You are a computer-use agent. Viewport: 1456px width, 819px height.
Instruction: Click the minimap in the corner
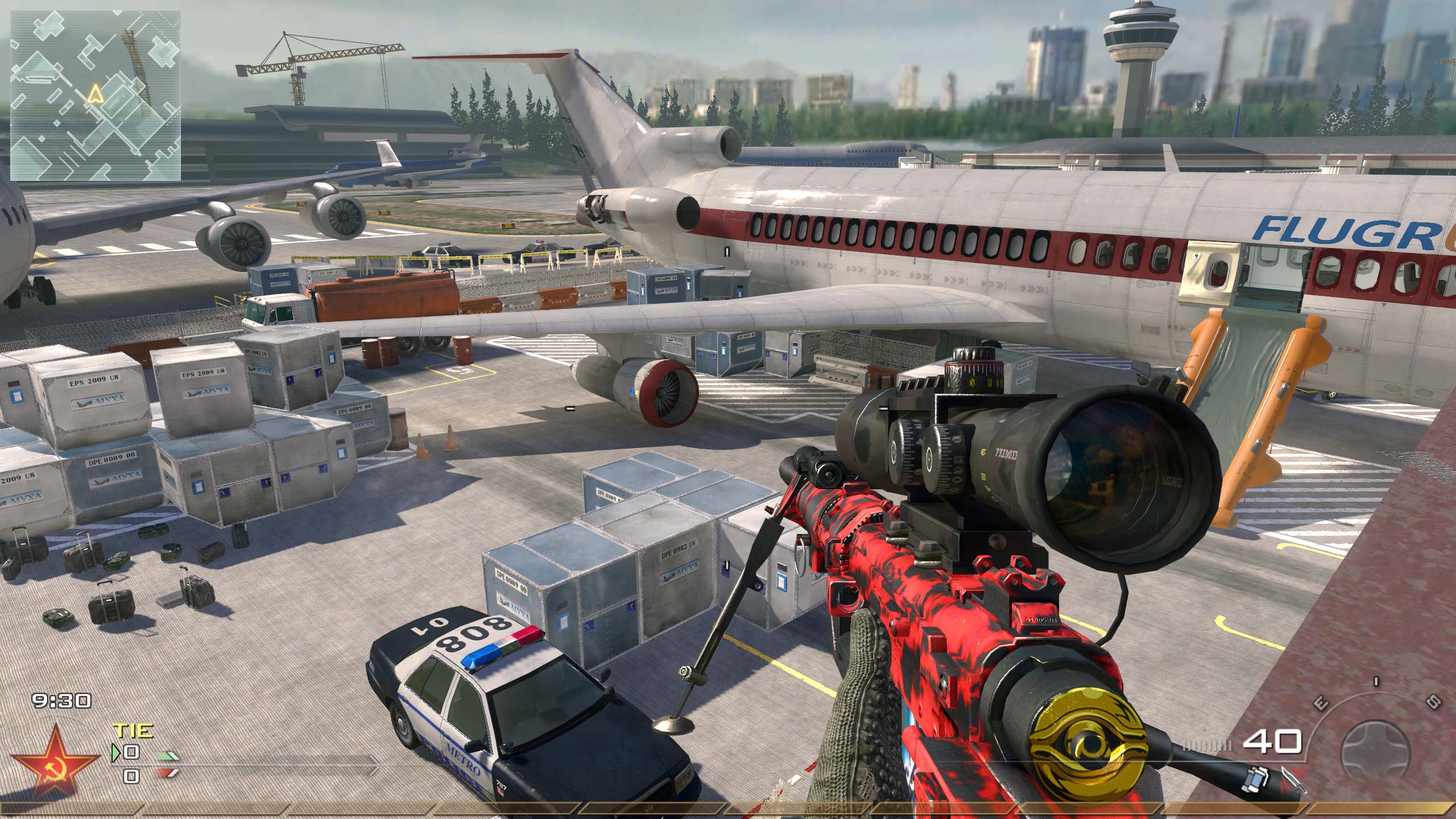click(96, 96)
